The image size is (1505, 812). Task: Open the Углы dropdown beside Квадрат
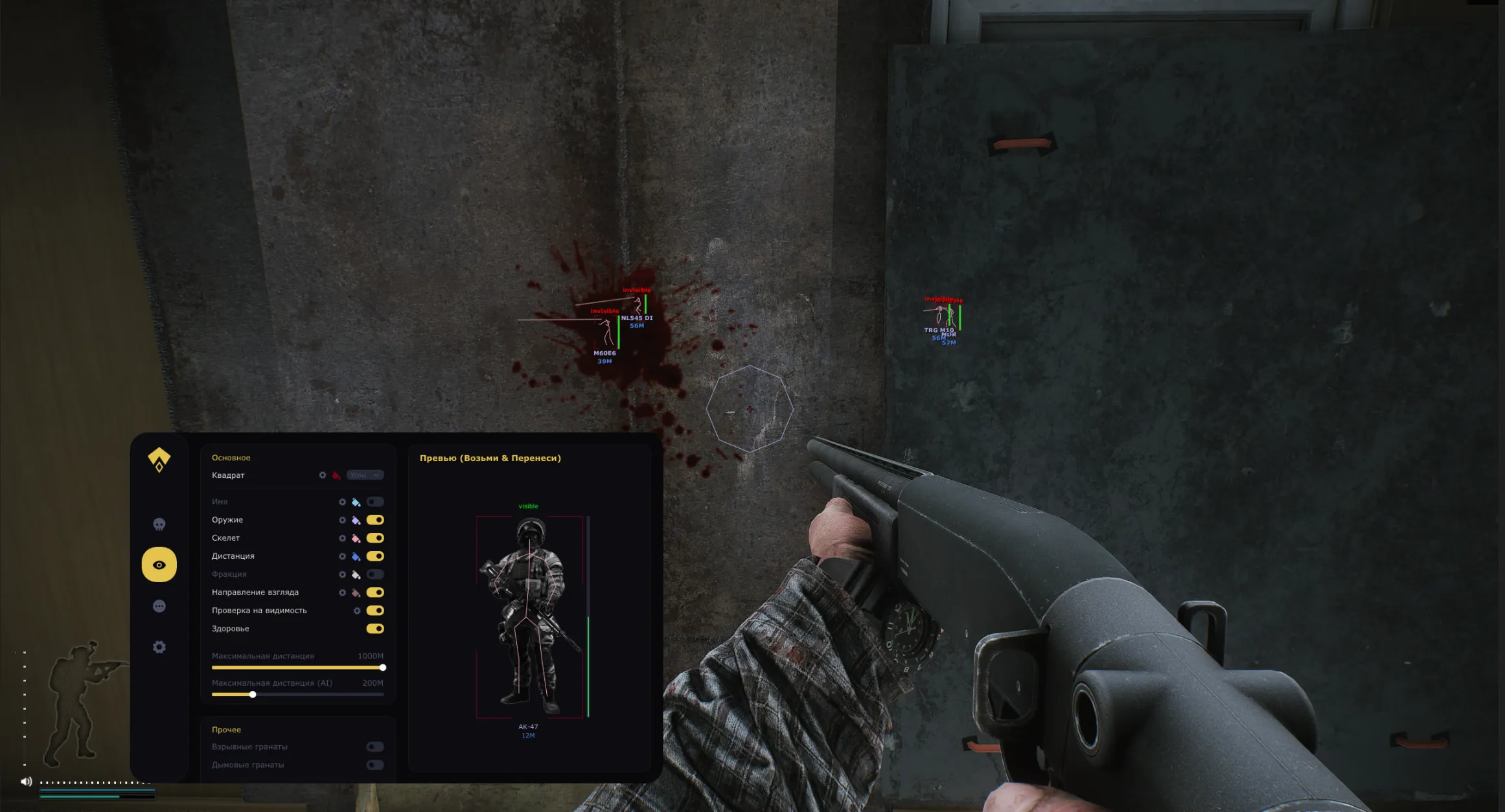pyautogui.click(x=365, y=475)
